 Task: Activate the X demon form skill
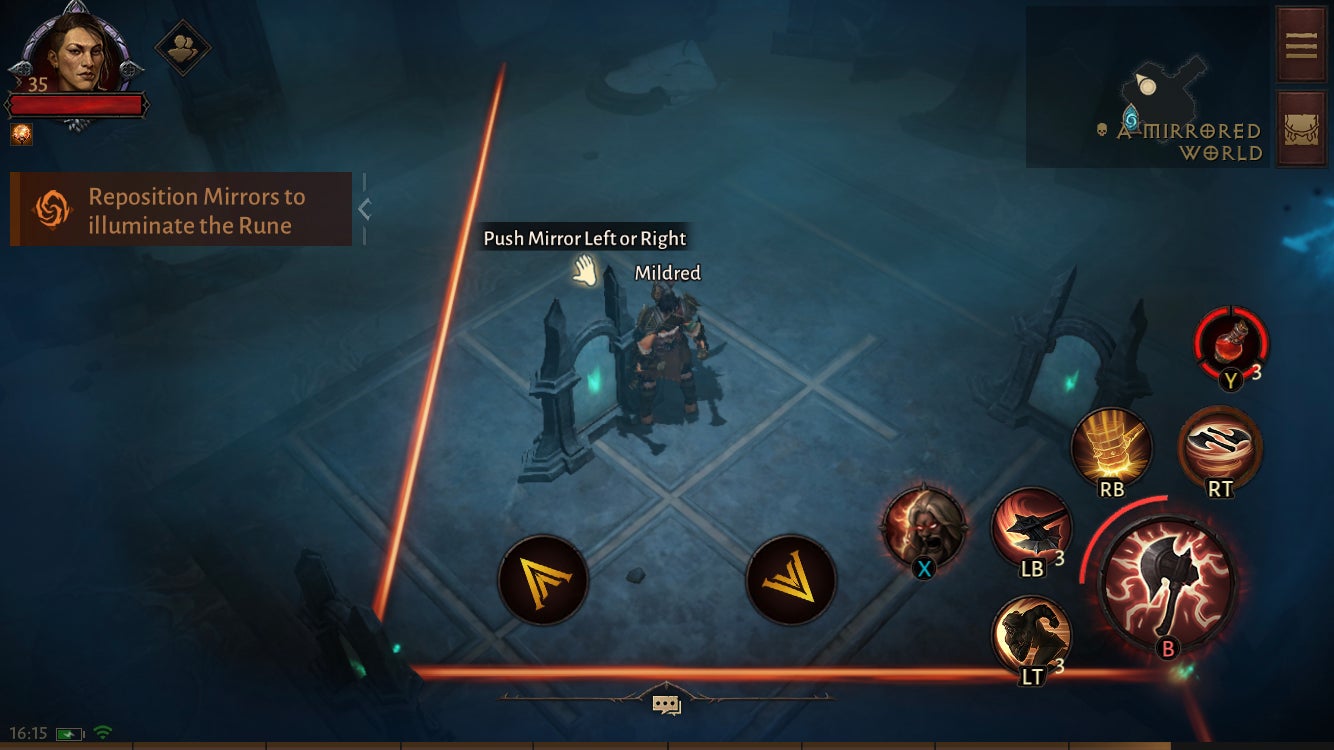tap(925, 528)
